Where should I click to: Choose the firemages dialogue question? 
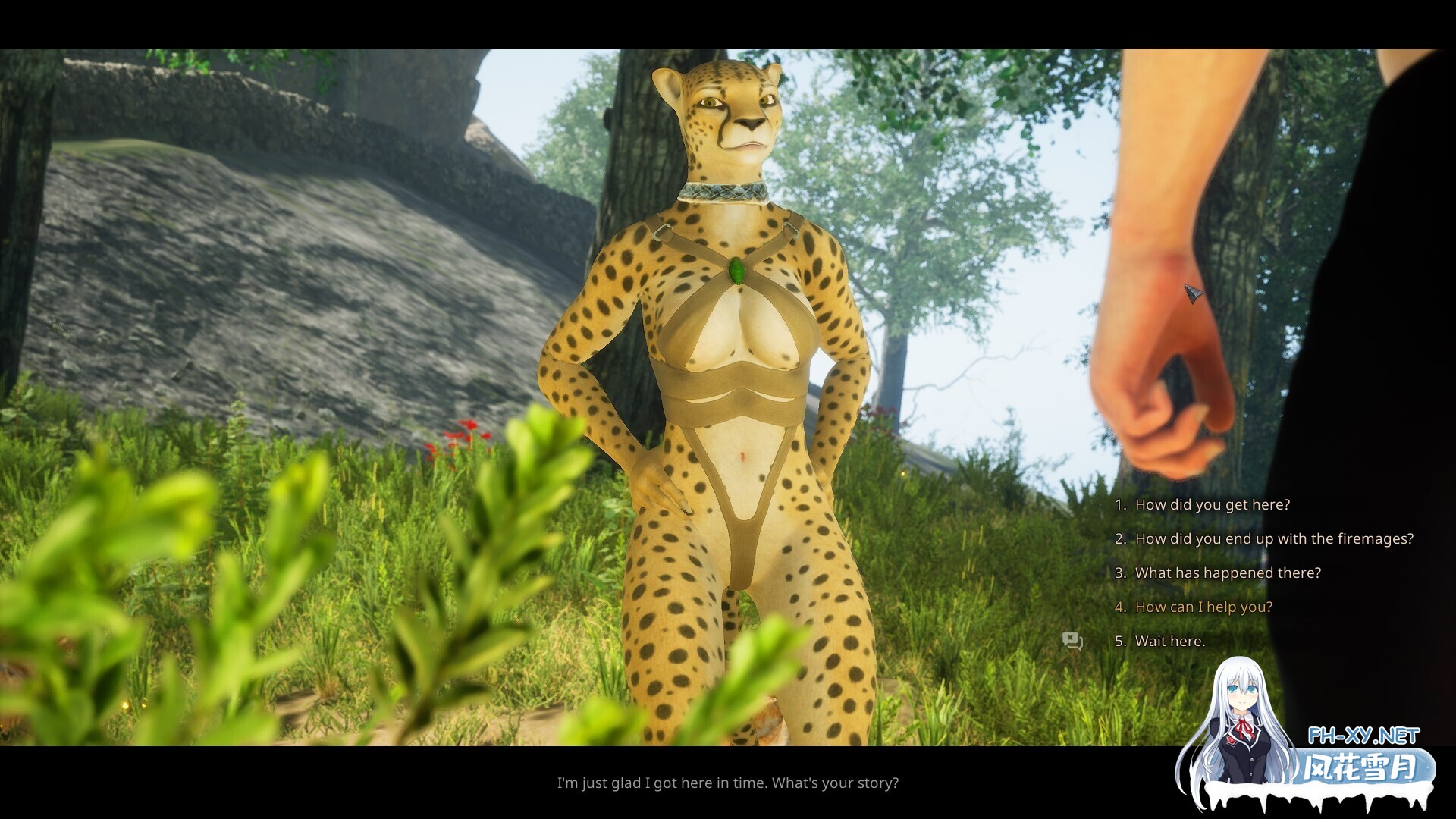click(1274, 539)
